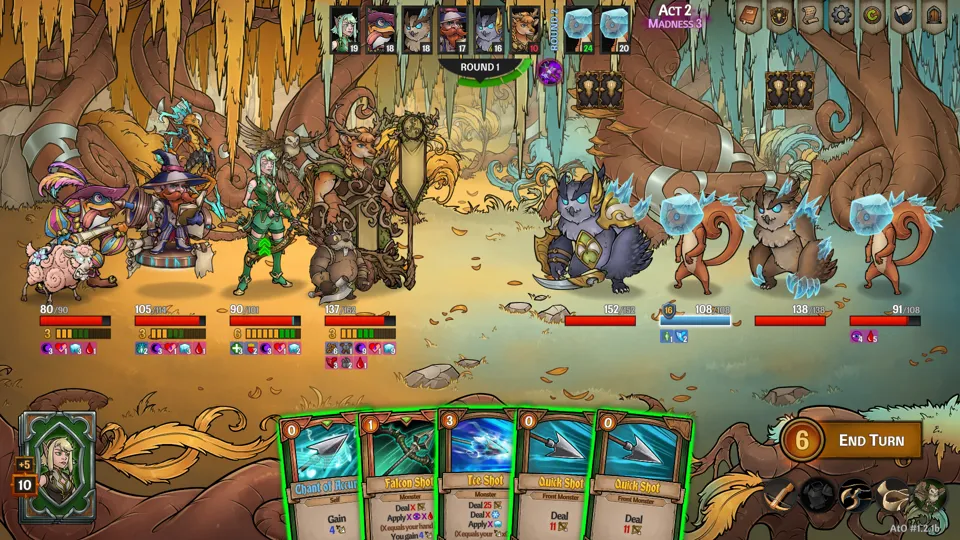
Task: Open the settings gear icon
Action: click(842, 16)
